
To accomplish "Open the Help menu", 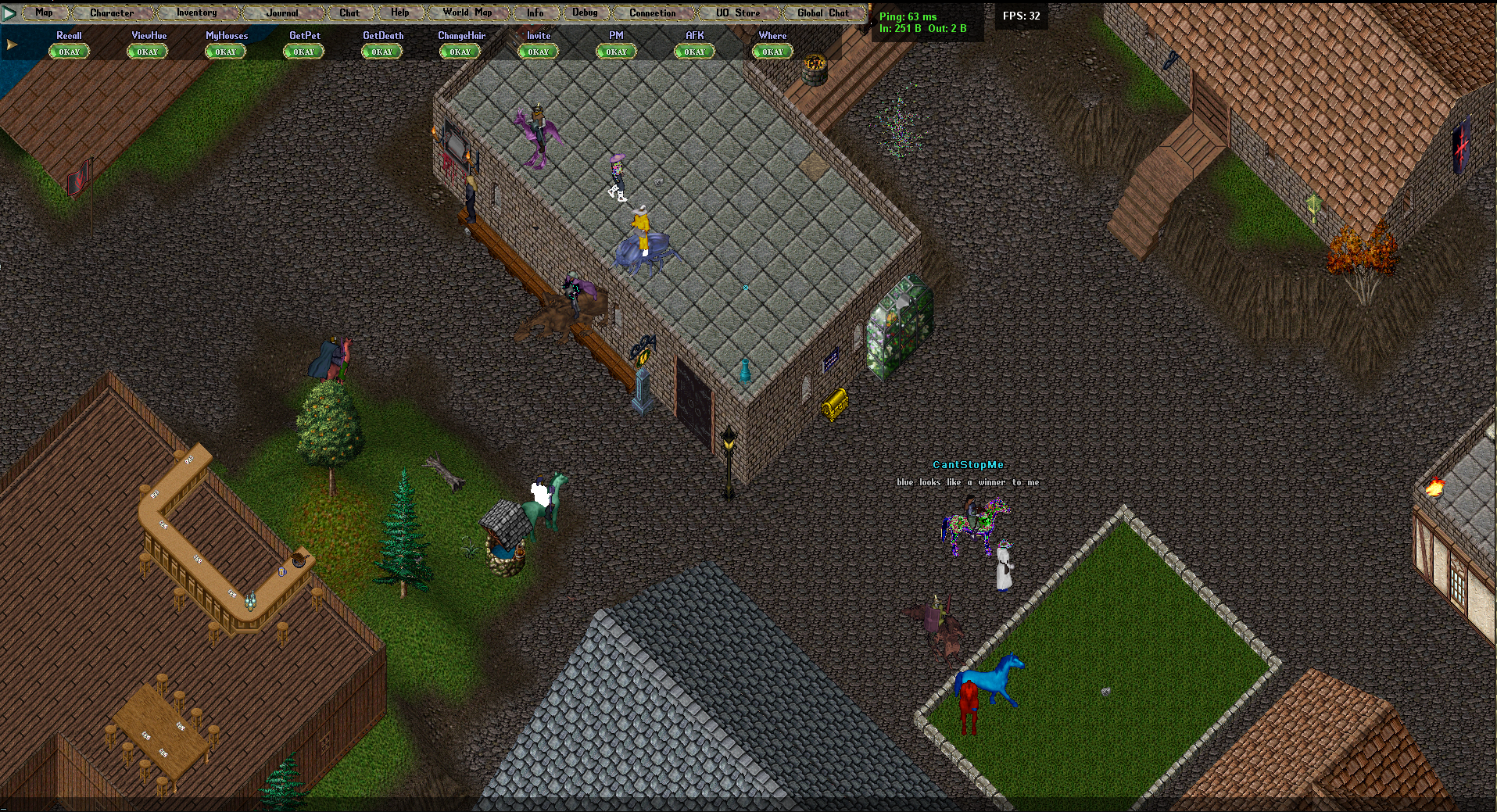I will pyautogui.click(x=399, y=13).
